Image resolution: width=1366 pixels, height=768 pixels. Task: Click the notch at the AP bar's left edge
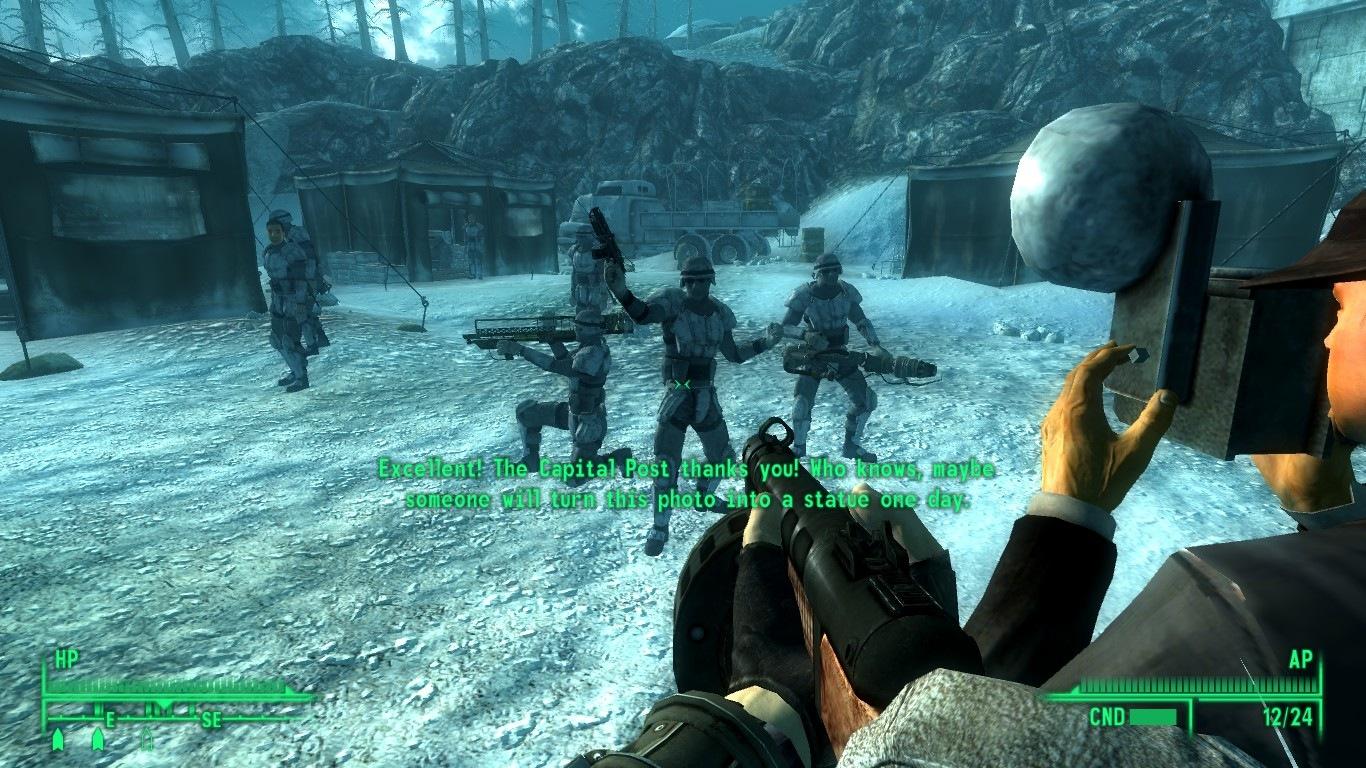click(x=1075, y=688)
